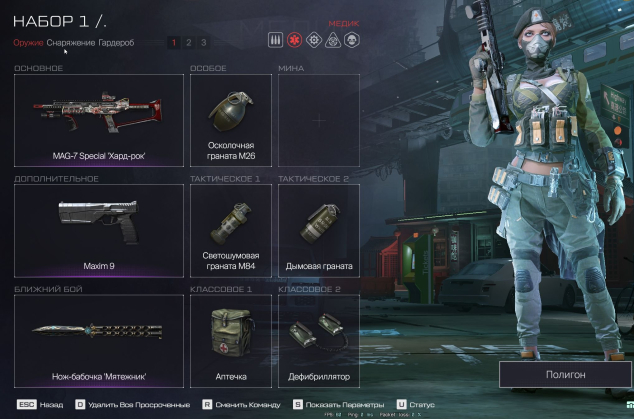Screen dimensions: 634x419
Task: Enter the Полигон firing range
Action: pos(565,374)
